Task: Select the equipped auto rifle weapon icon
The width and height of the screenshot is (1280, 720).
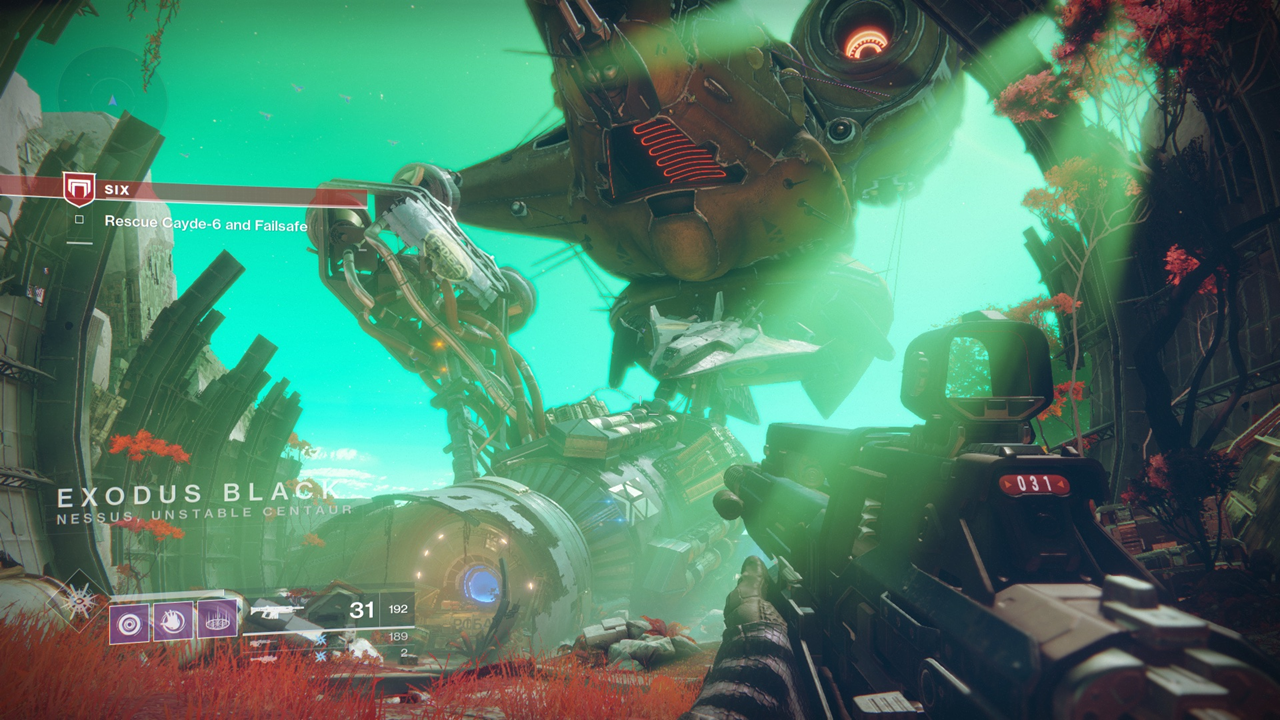Action: point(278,609)
